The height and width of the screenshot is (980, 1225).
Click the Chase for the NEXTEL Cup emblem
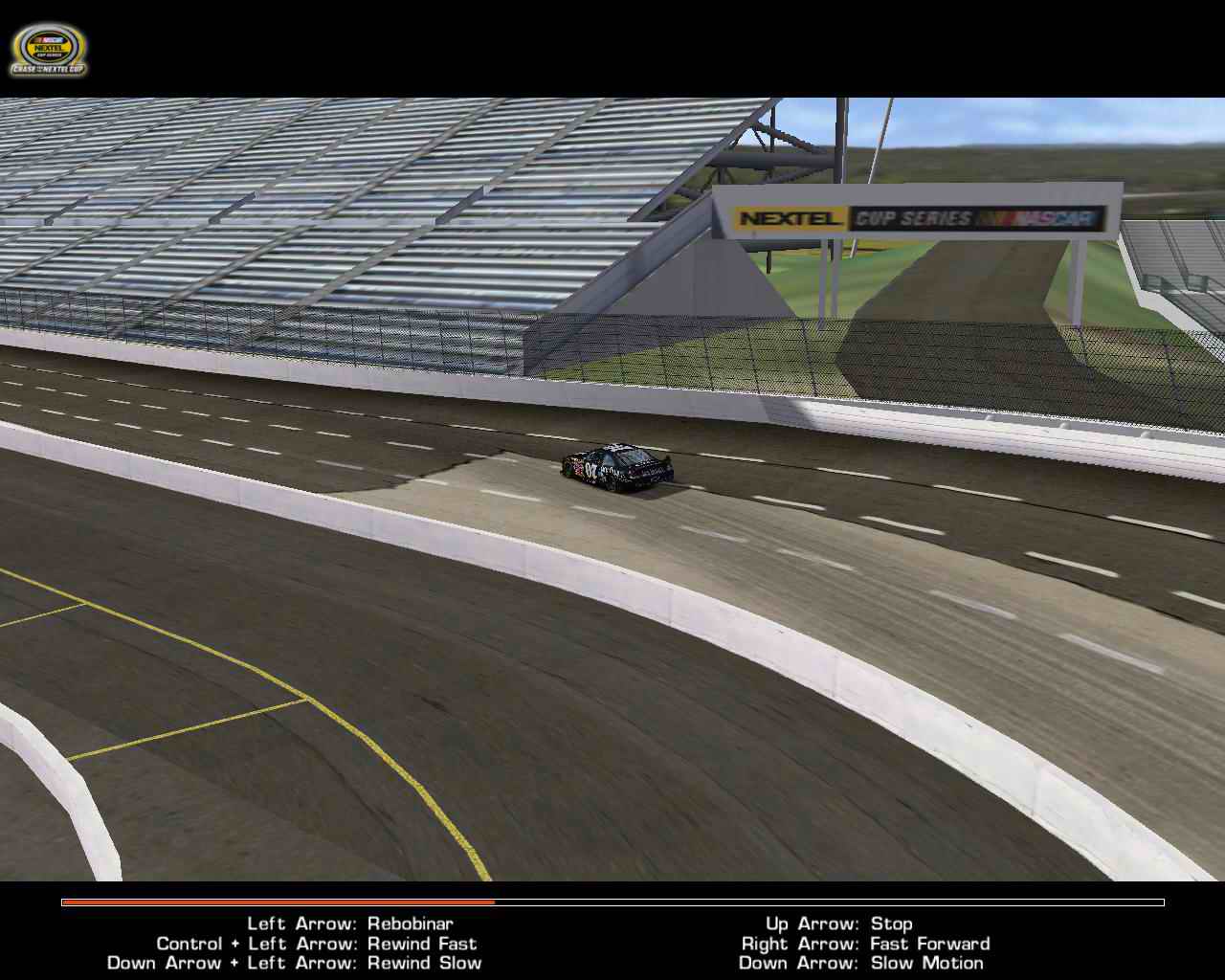(x=48, y=67)
